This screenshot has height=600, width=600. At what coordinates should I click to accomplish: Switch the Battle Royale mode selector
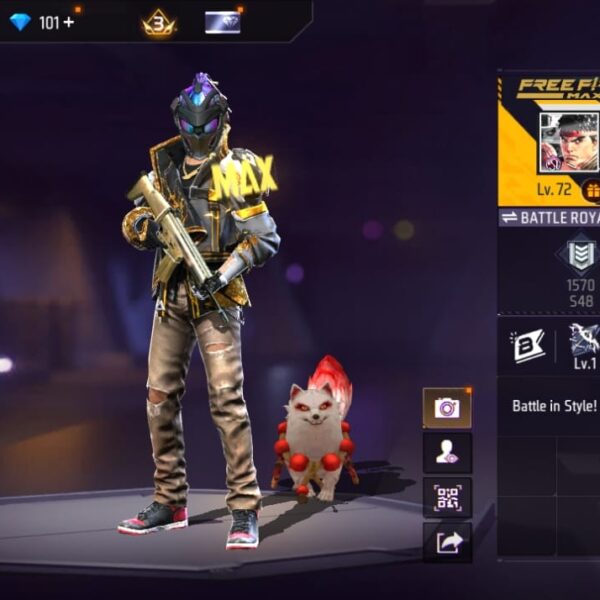[550, 217]
